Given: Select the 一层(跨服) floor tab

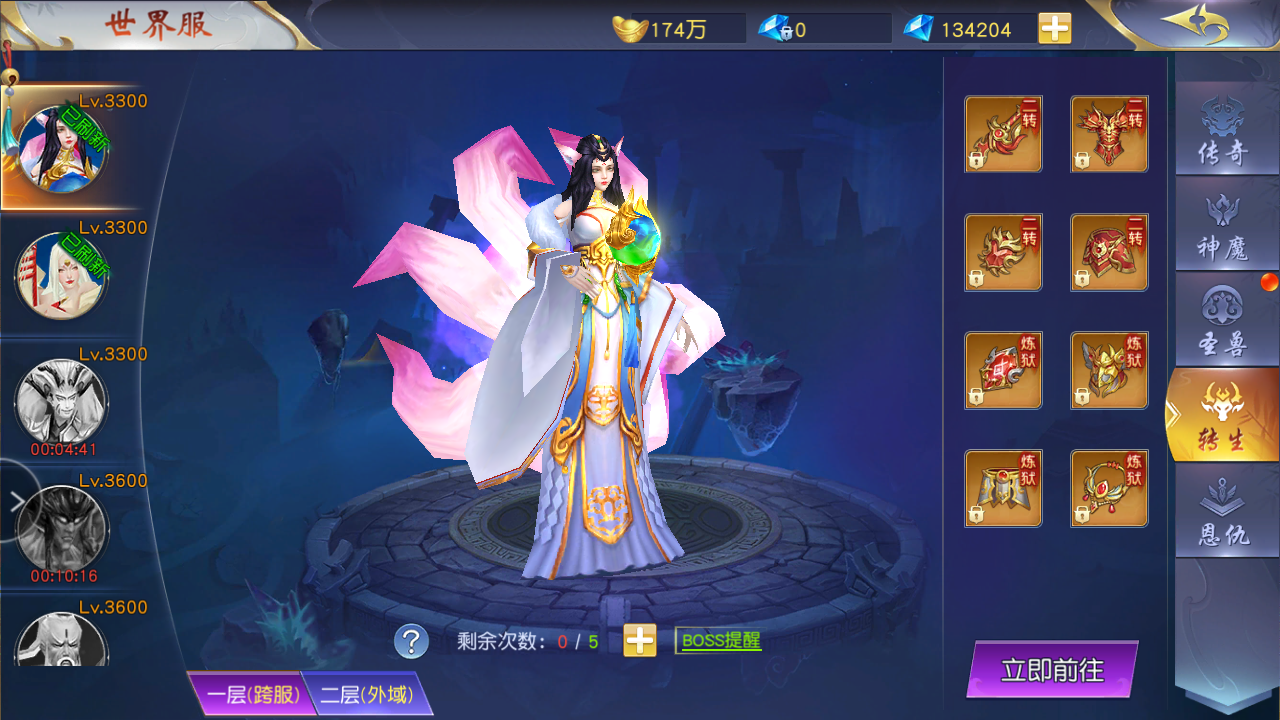Looking at the screenshot, I should tap(248, 694).
